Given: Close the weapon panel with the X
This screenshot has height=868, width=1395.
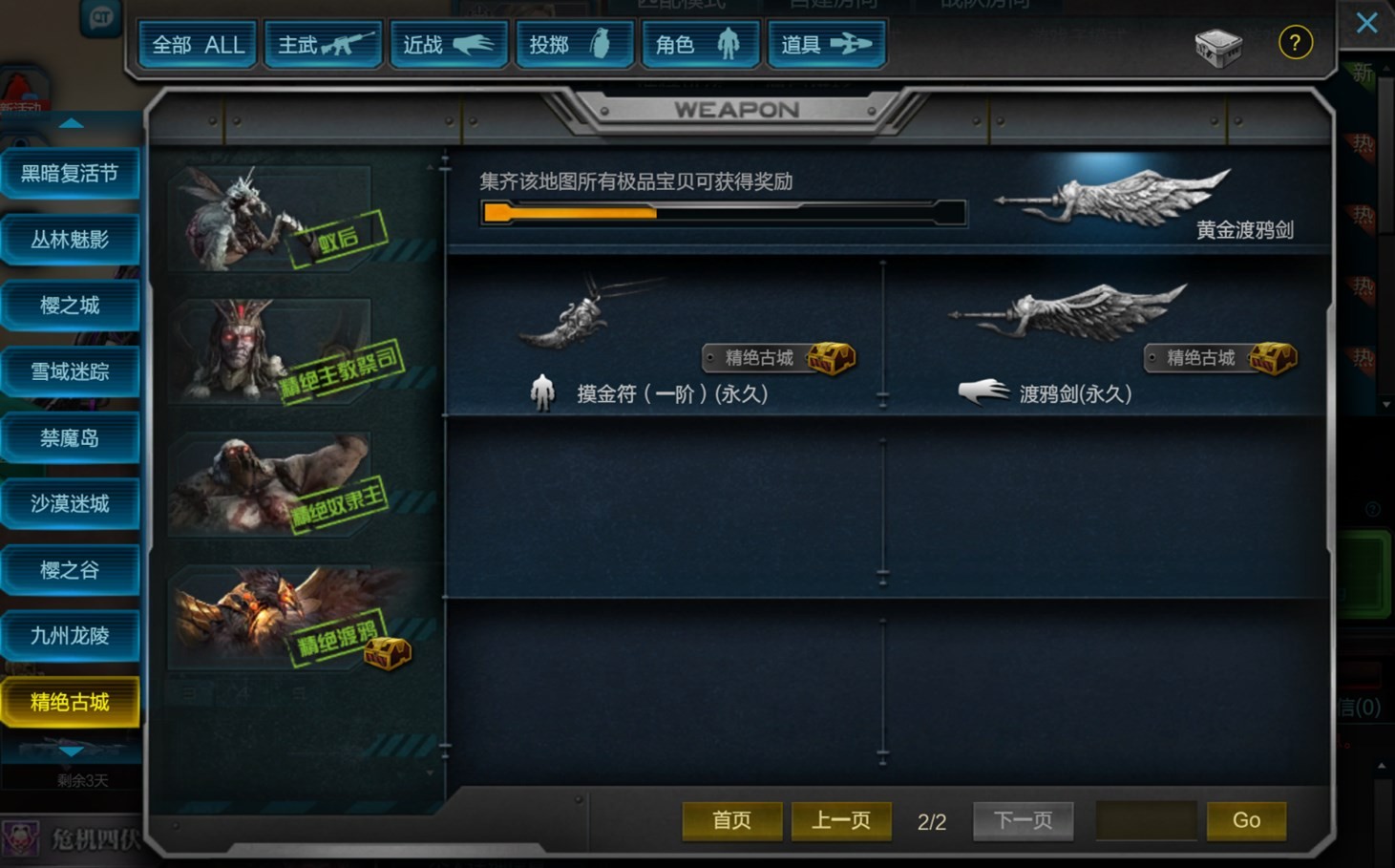Looking at the screenshot, I should pyautogui.click(x=1366, y=22).
